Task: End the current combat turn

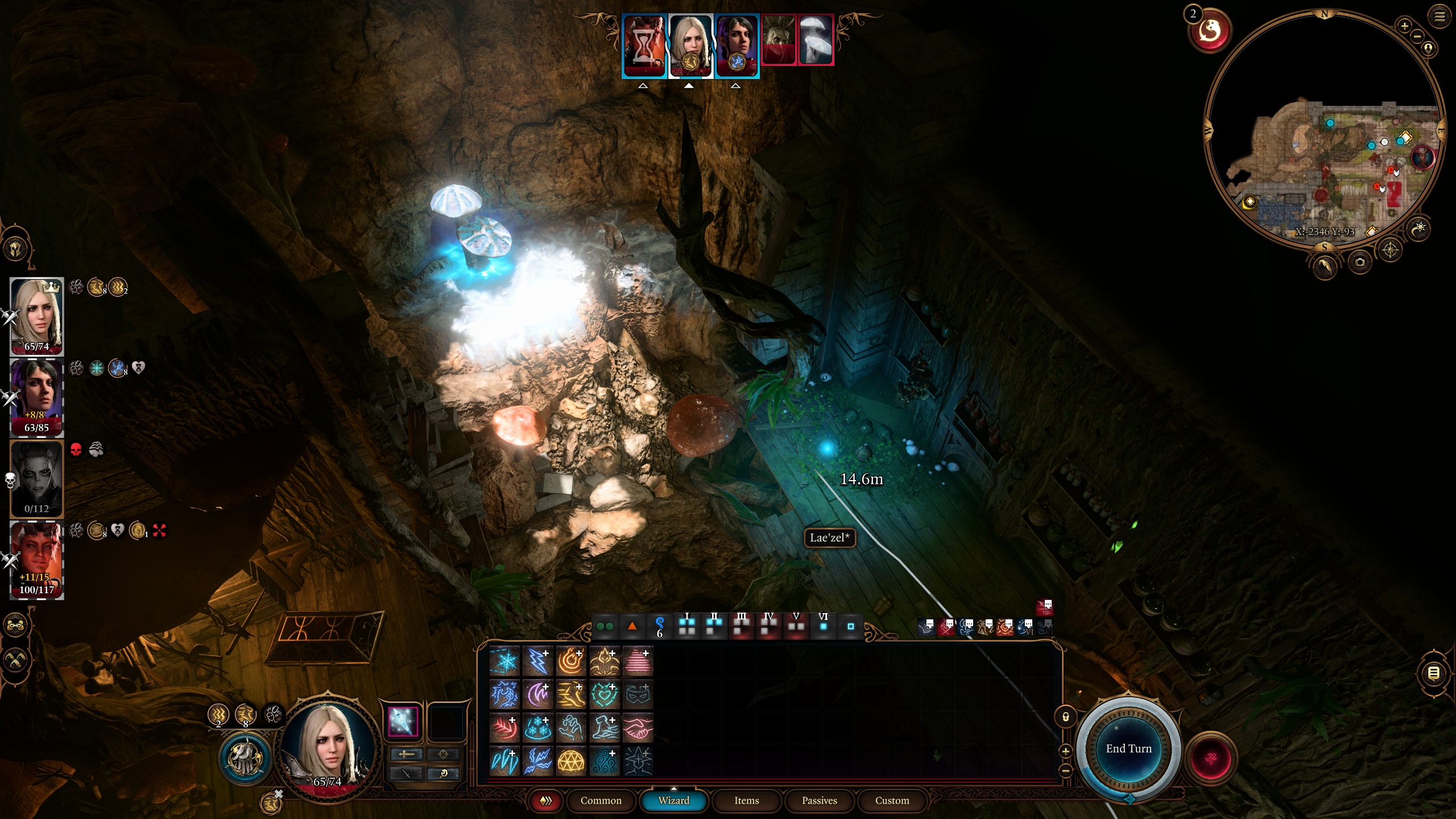Action: (1128, 748)
